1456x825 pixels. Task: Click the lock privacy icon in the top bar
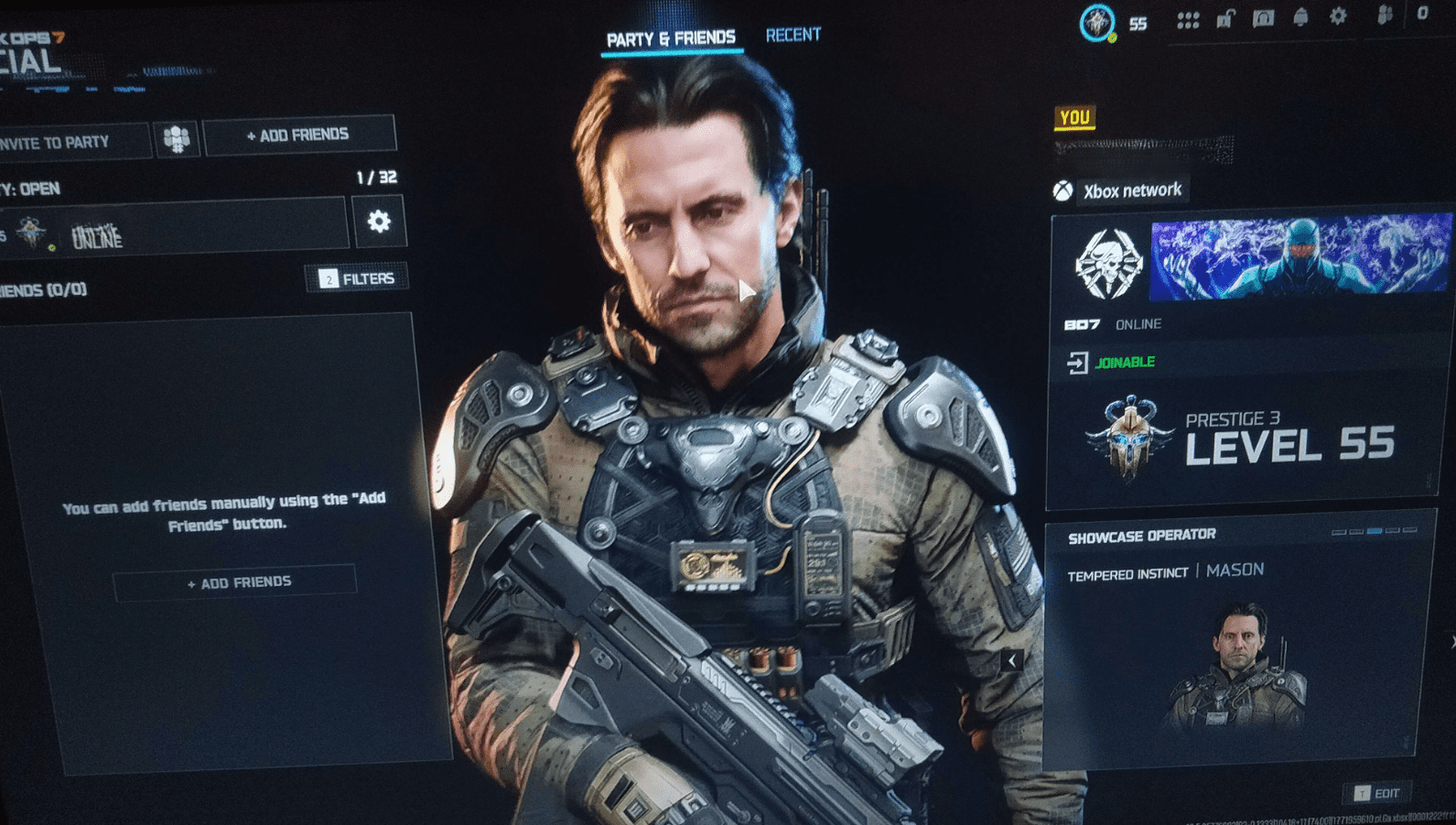pos(1226,16)
